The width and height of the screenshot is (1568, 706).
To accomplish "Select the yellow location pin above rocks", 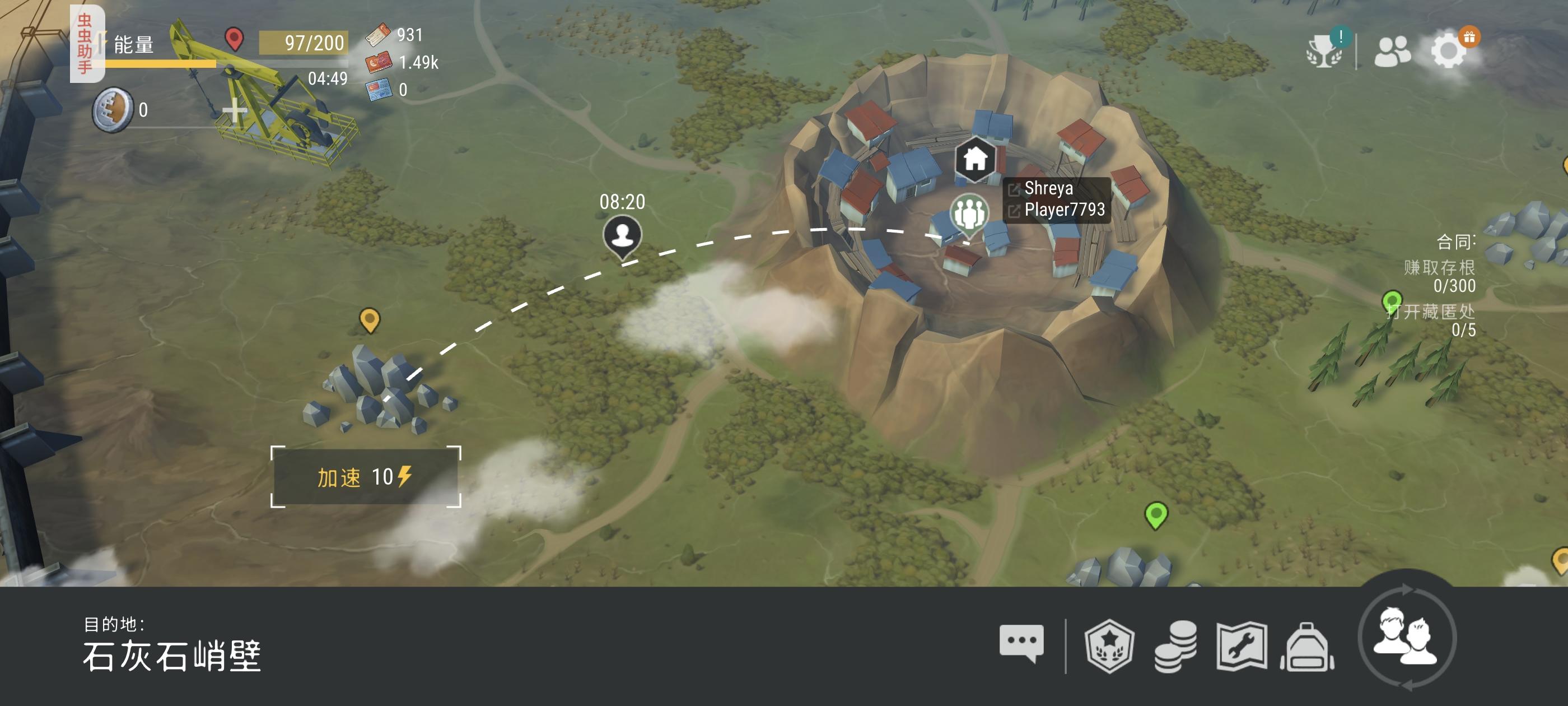I will pyautogui.click(x=370, y=319).
